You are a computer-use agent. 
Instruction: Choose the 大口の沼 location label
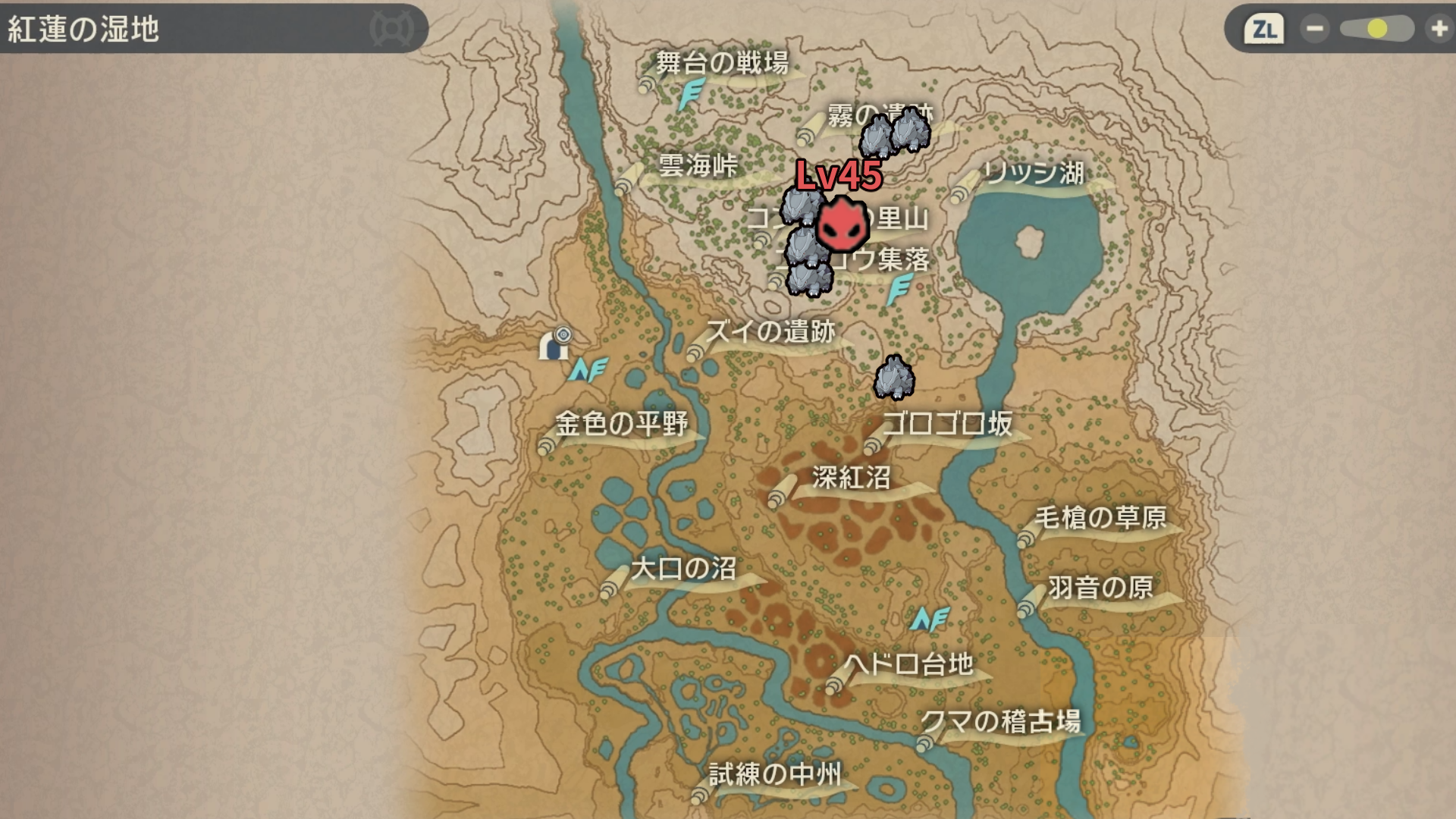point(683,569)
